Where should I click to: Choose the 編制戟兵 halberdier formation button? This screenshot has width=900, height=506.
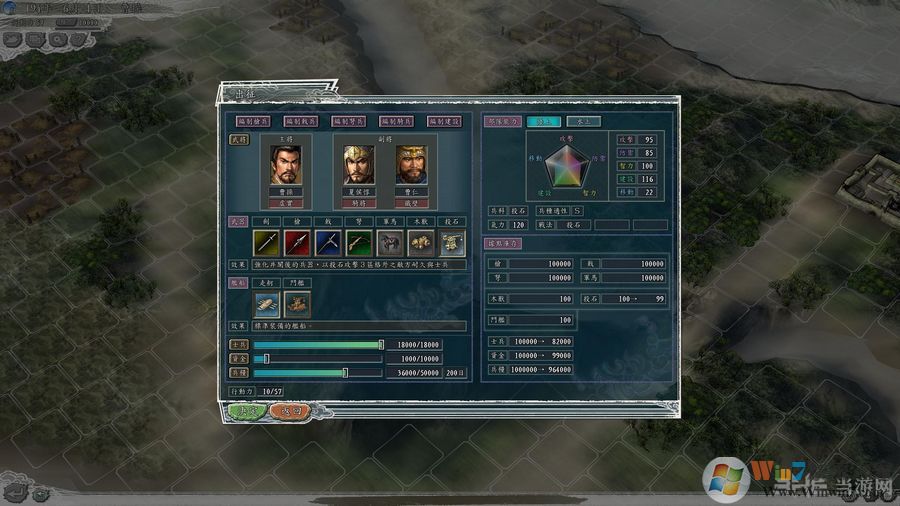pos(301,121)
